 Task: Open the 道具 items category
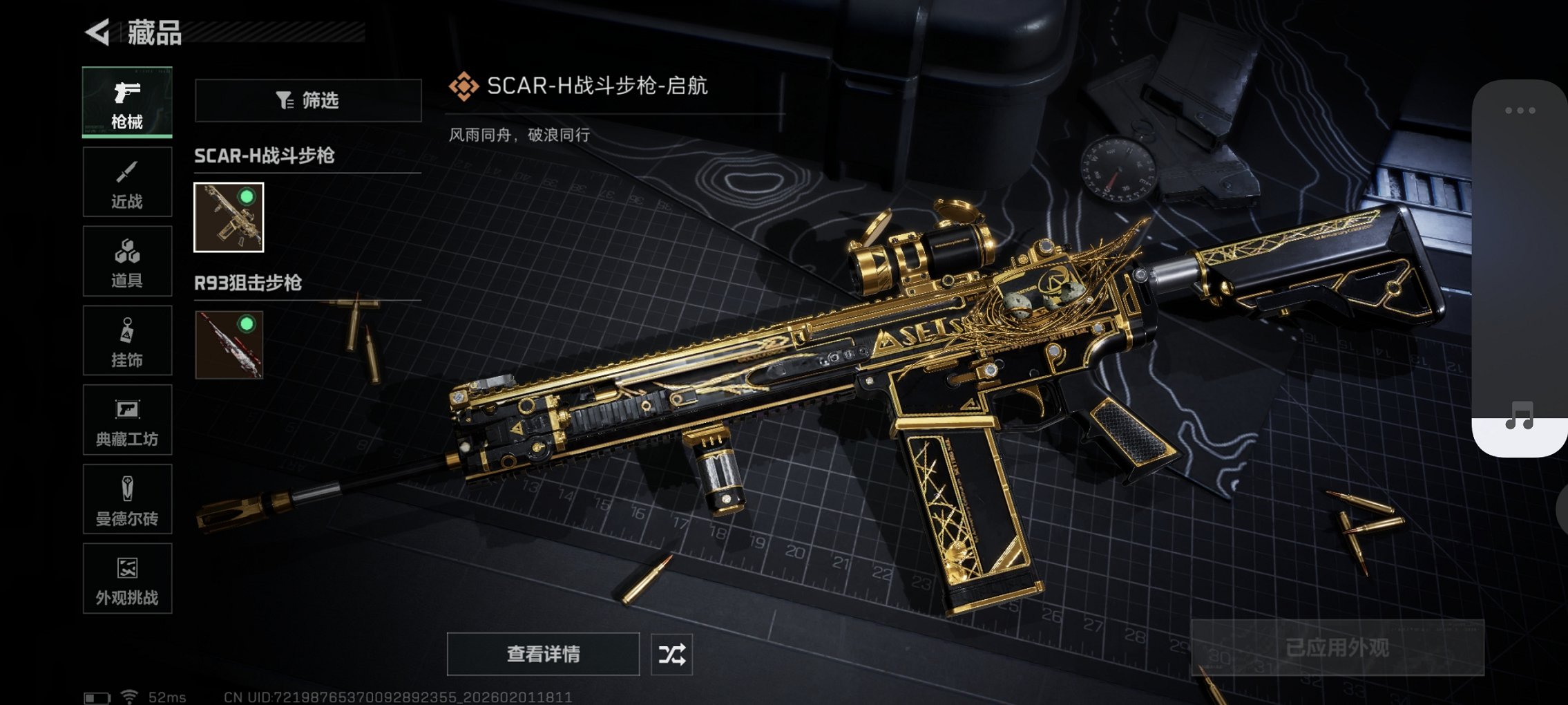tap(127, 261)
